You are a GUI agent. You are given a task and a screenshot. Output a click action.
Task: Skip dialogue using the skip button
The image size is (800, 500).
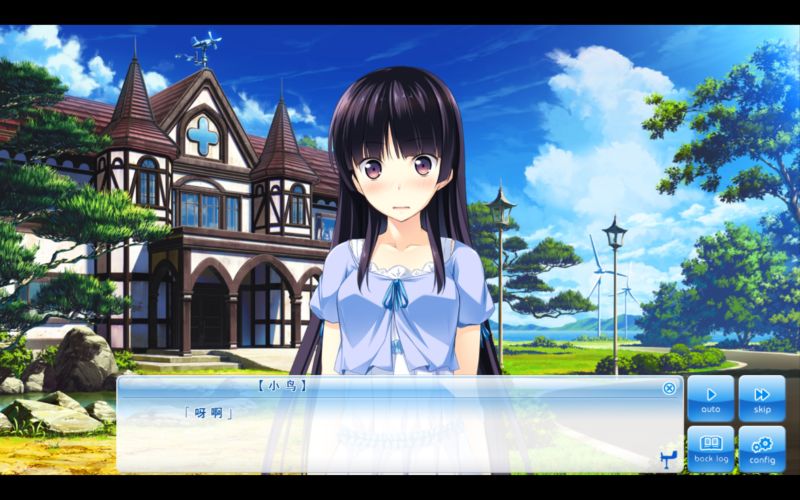(x=762, y=398)
